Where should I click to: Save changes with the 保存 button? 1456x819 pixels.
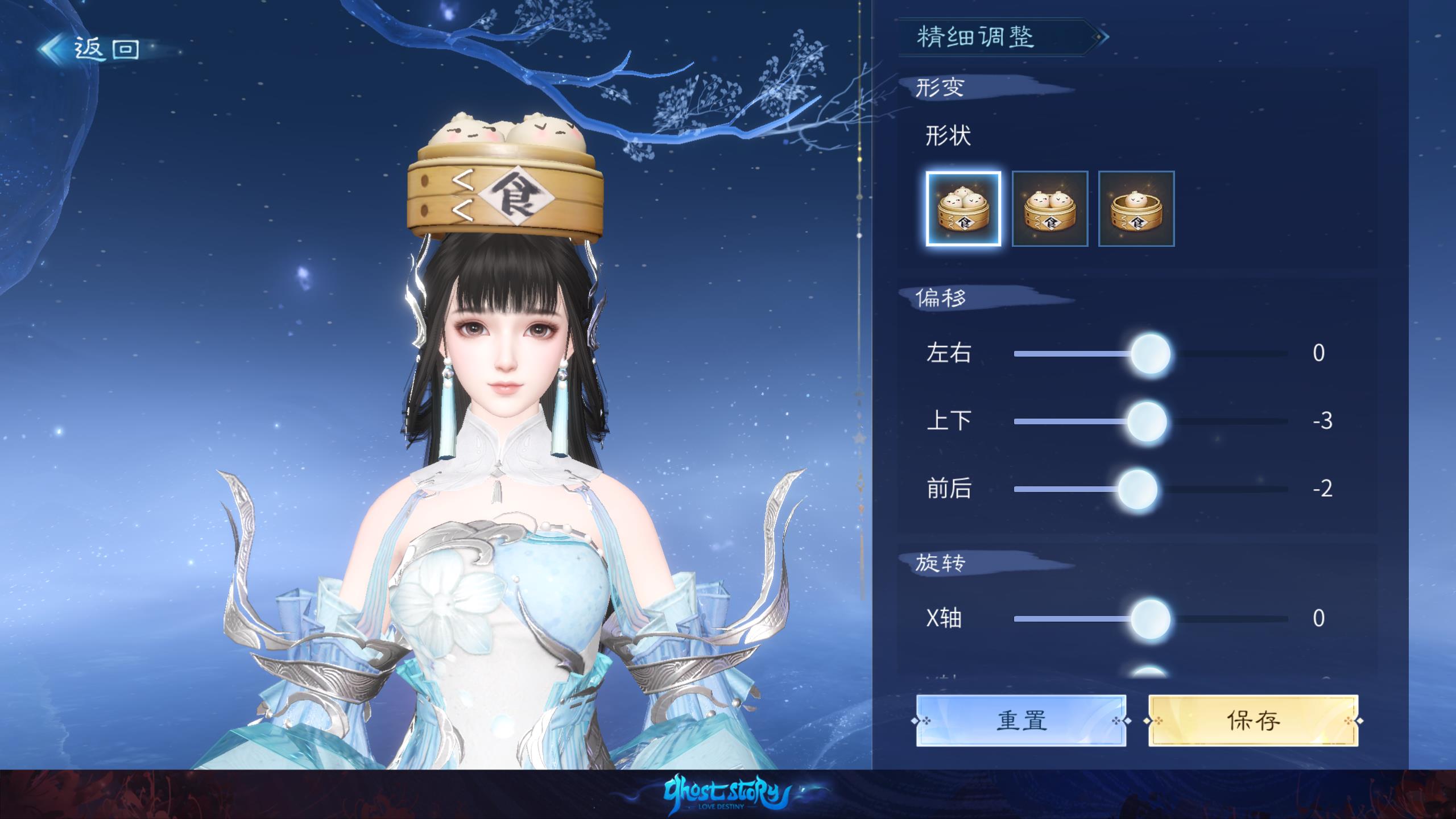coord(1253,721)
